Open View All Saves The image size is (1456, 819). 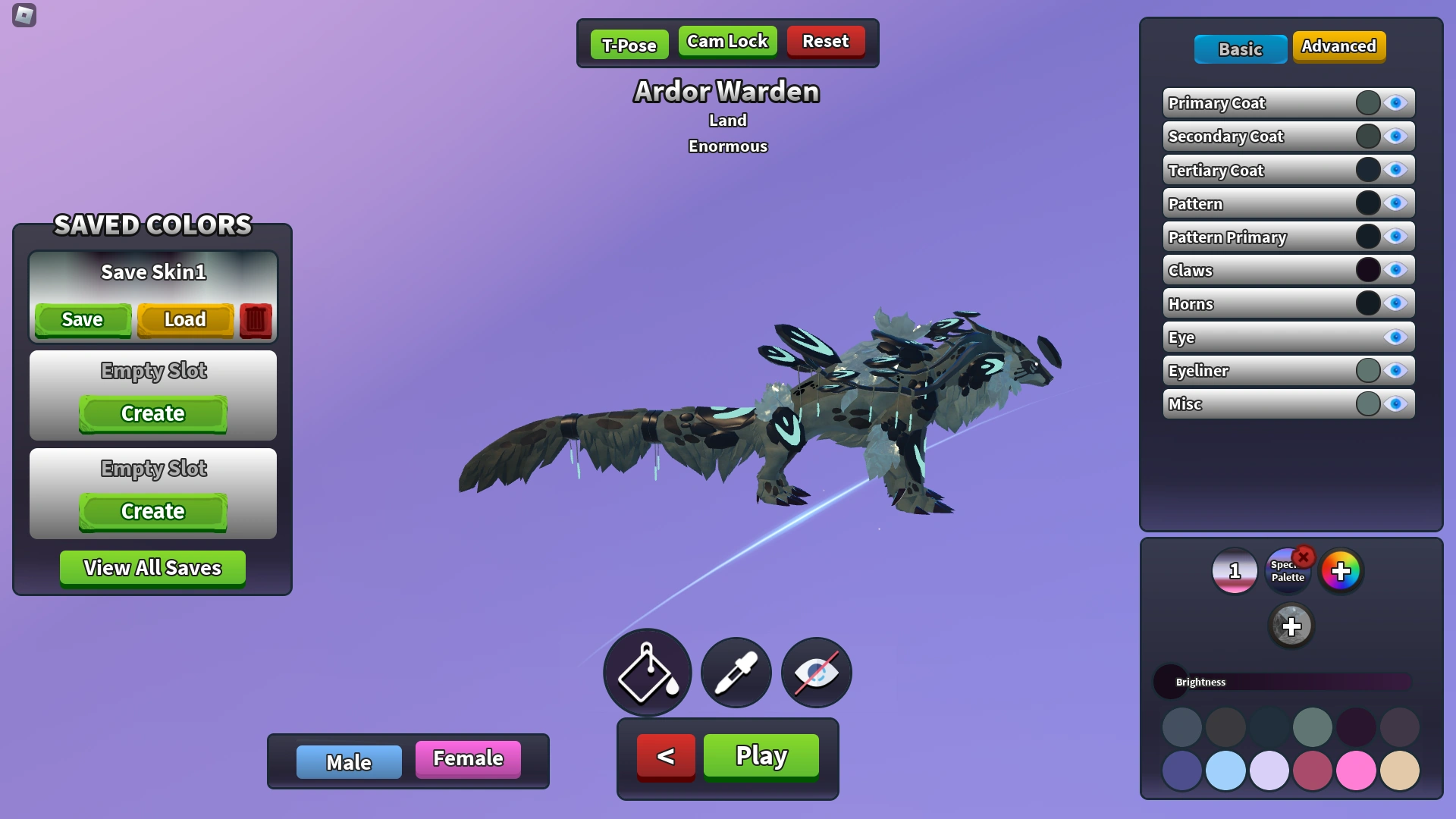[x=152, y=567]
